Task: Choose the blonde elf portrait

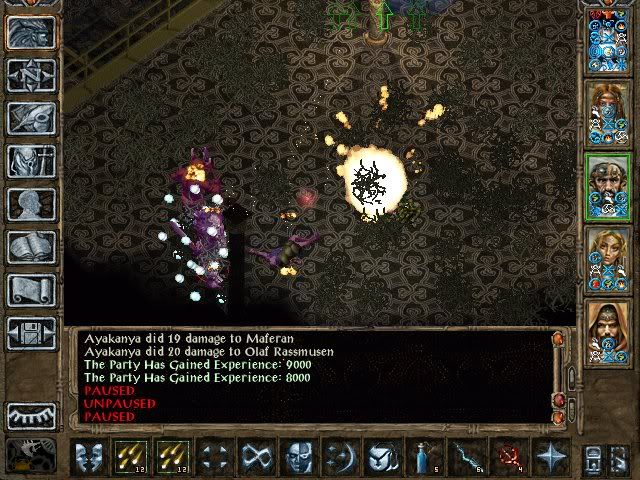Action: (607, 258)
